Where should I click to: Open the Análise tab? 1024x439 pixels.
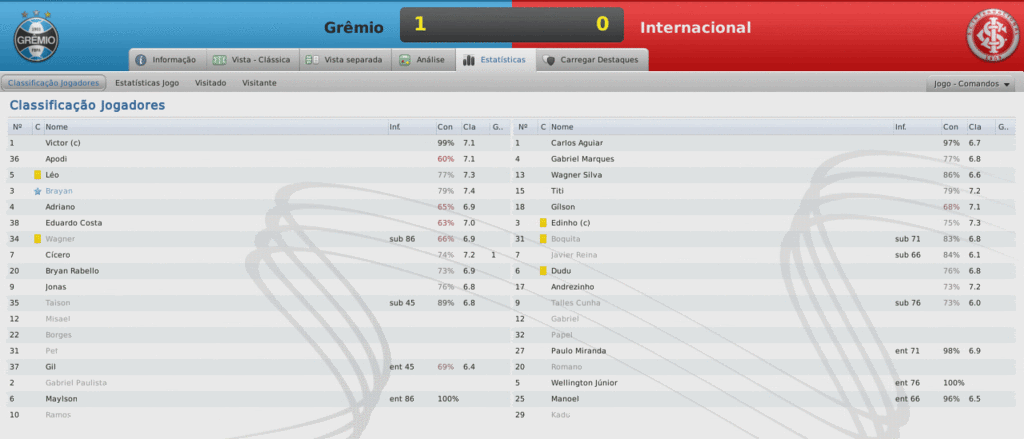coord(422,60)
